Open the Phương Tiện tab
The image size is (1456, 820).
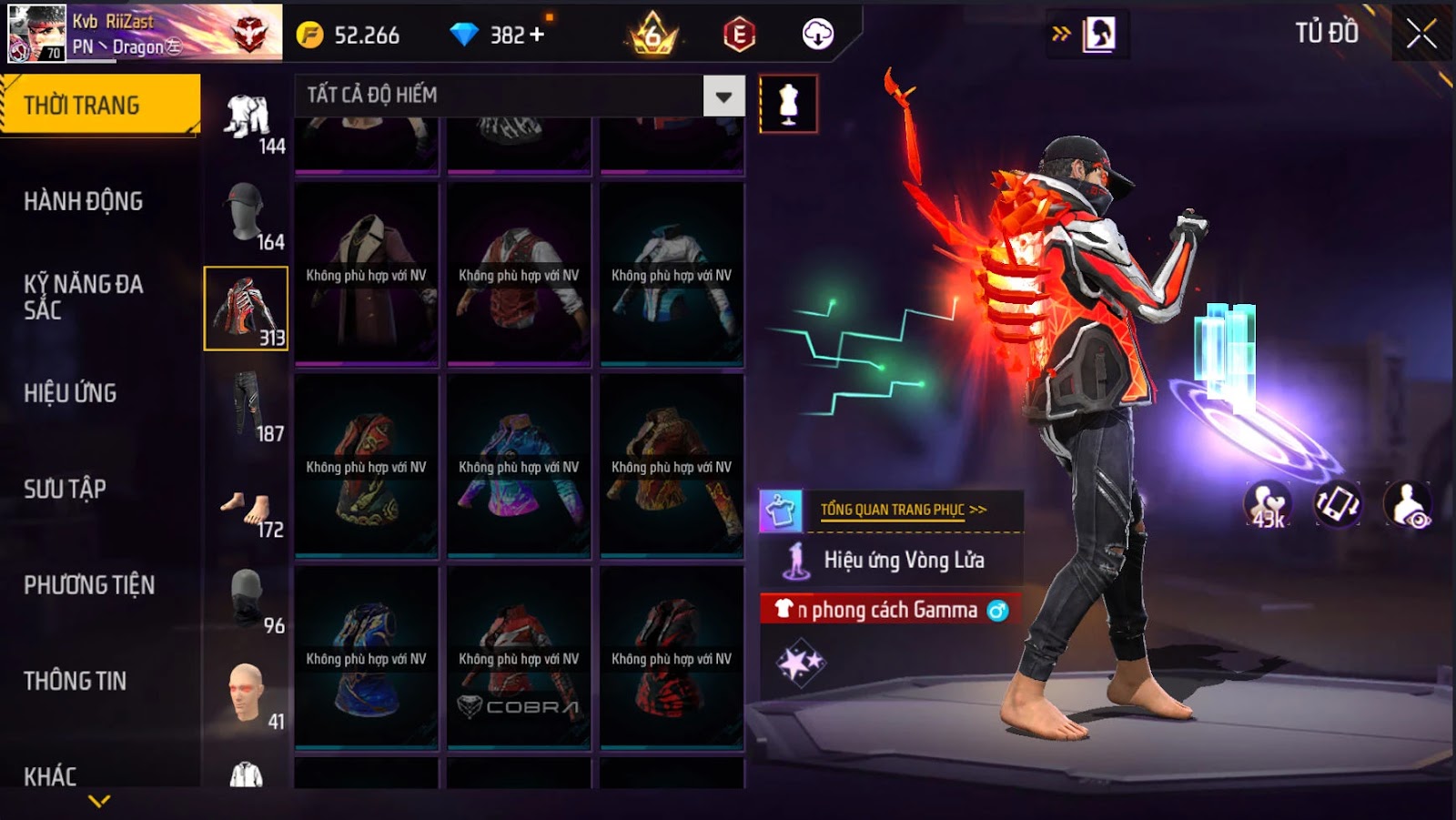coord(89,585)
